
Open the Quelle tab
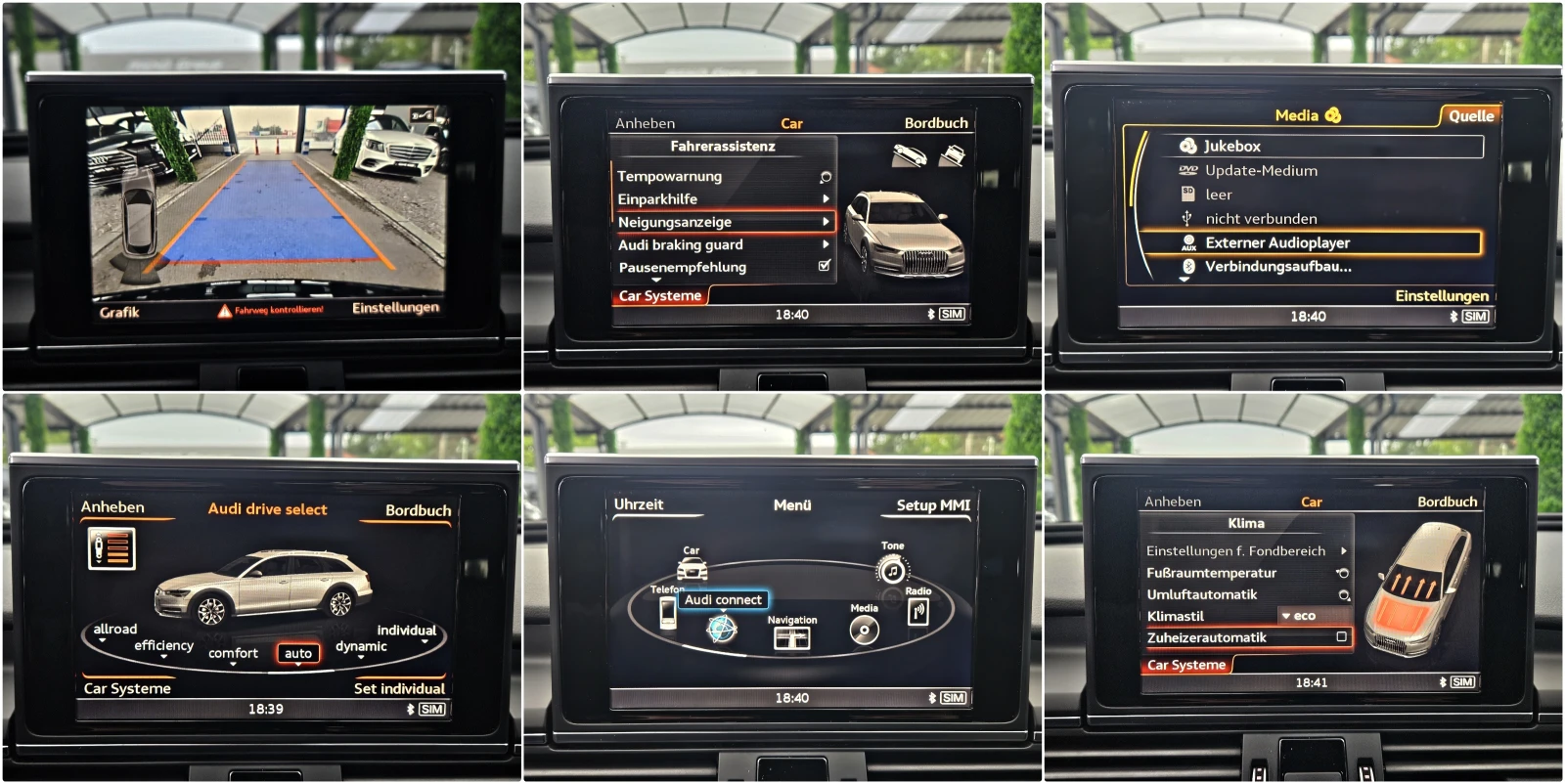[1470, 116]
